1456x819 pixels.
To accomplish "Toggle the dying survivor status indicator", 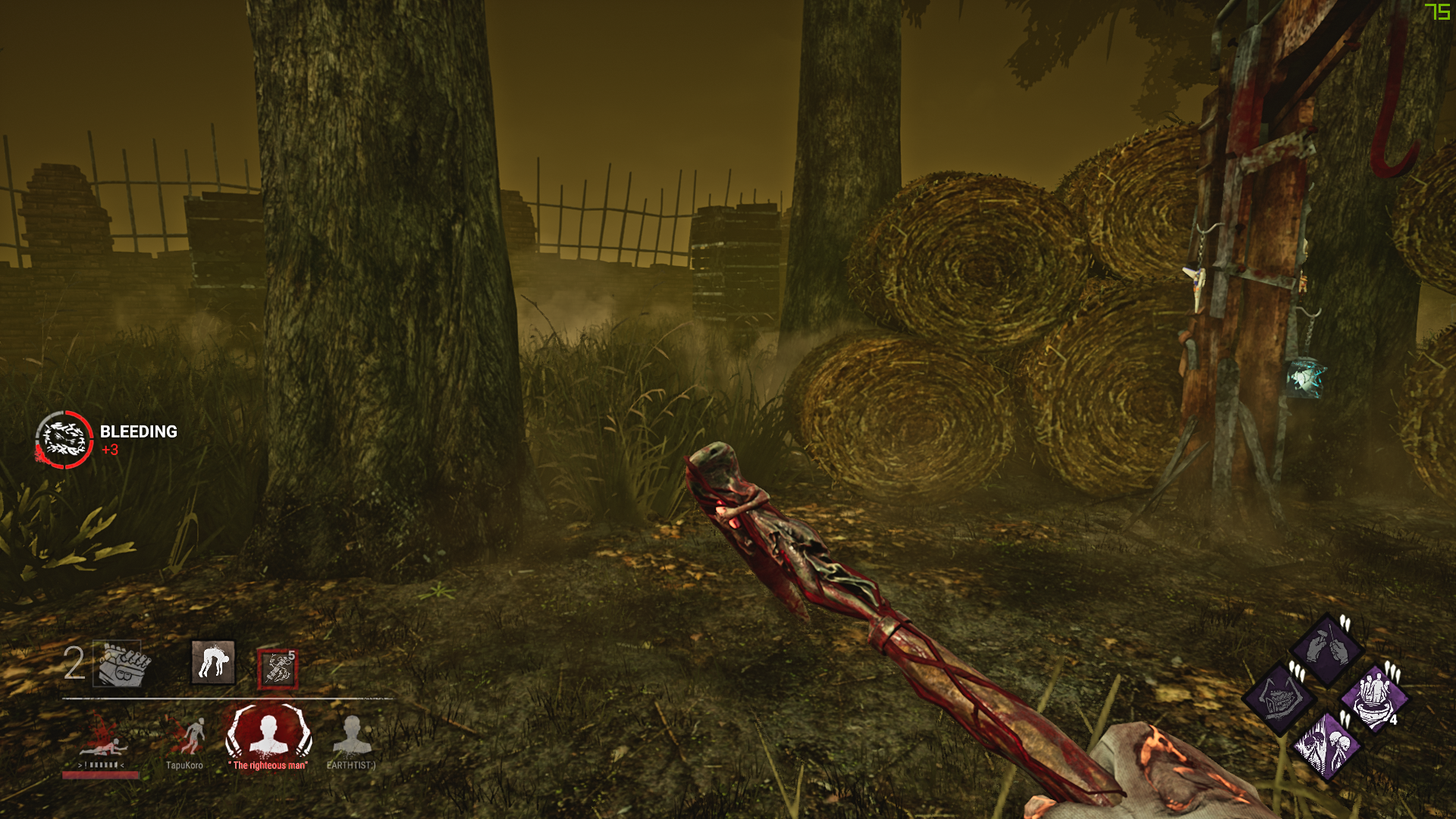I will click(x=106, y=745).
